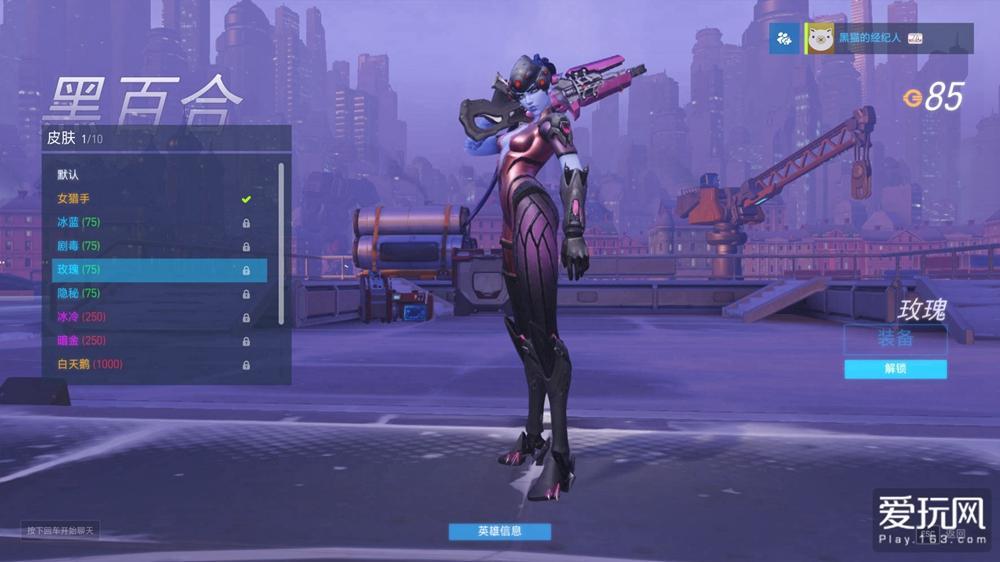The width and height of the screenshot is (1000, 562).
Task: Click the 装备 equip button
Action: pyautogui.click(x=895, y=338)
